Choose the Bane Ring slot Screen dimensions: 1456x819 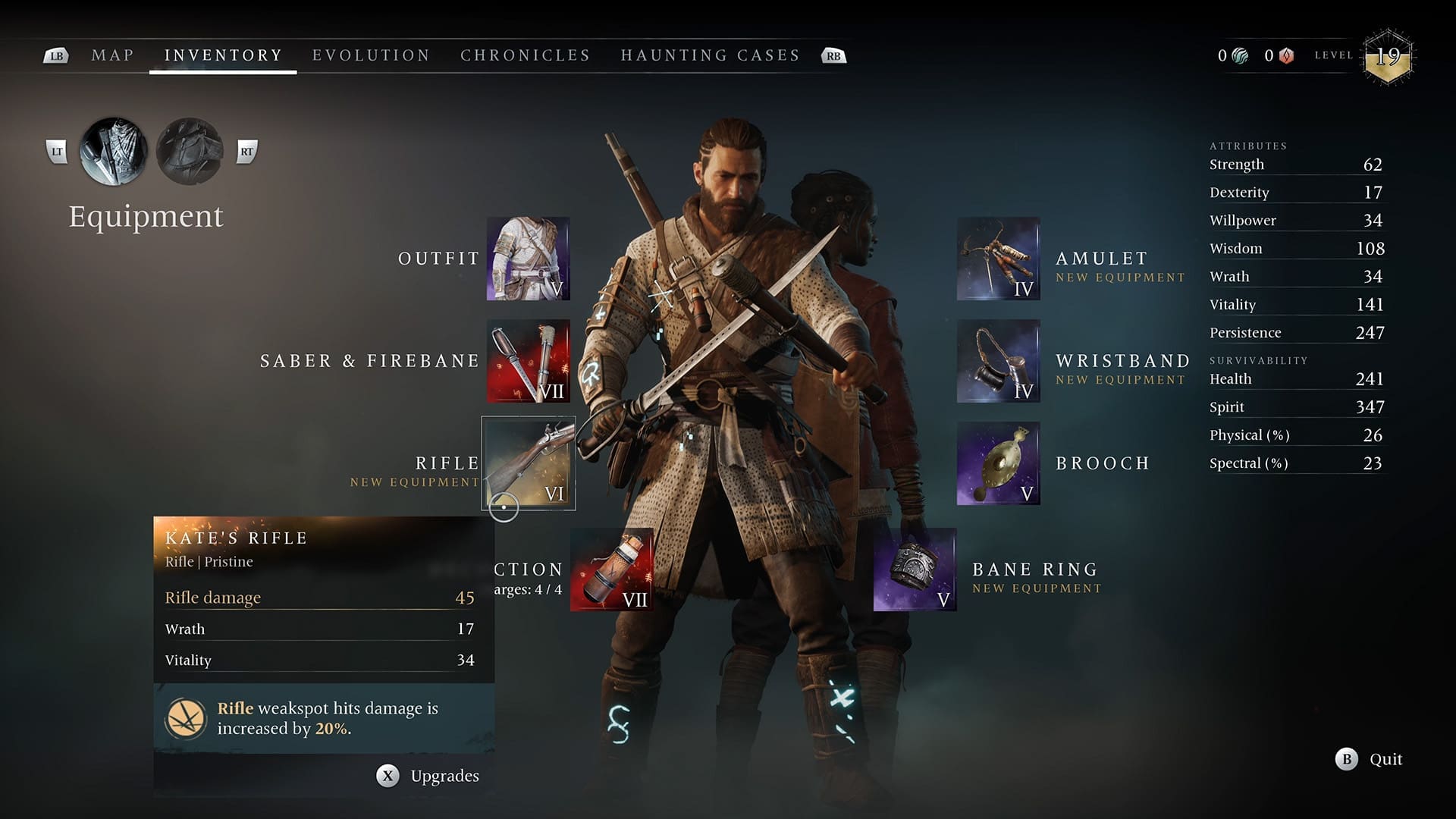click(915, 570)
